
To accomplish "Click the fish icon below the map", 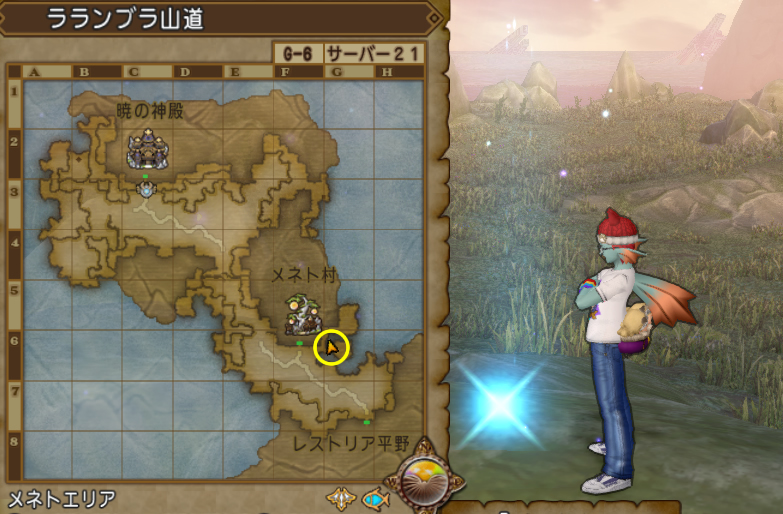I will [373, 497].
